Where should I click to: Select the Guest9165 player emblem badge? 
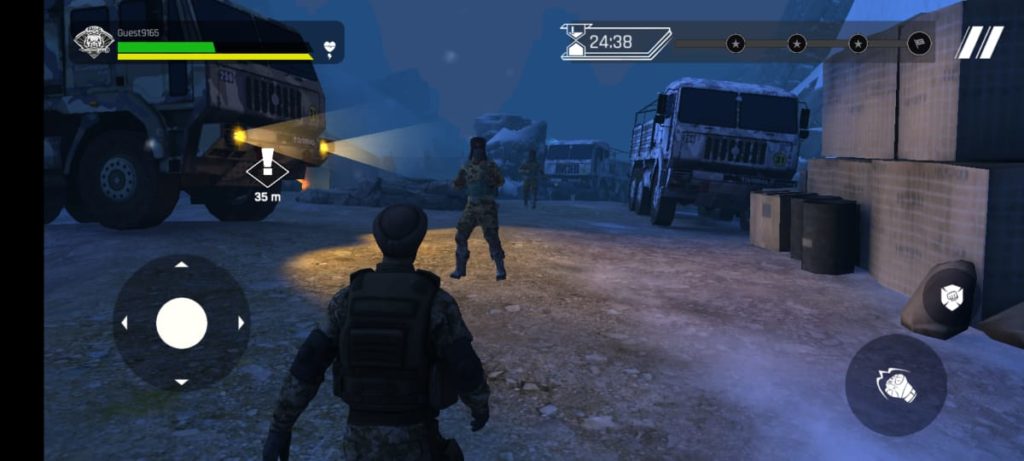point(93,42)
